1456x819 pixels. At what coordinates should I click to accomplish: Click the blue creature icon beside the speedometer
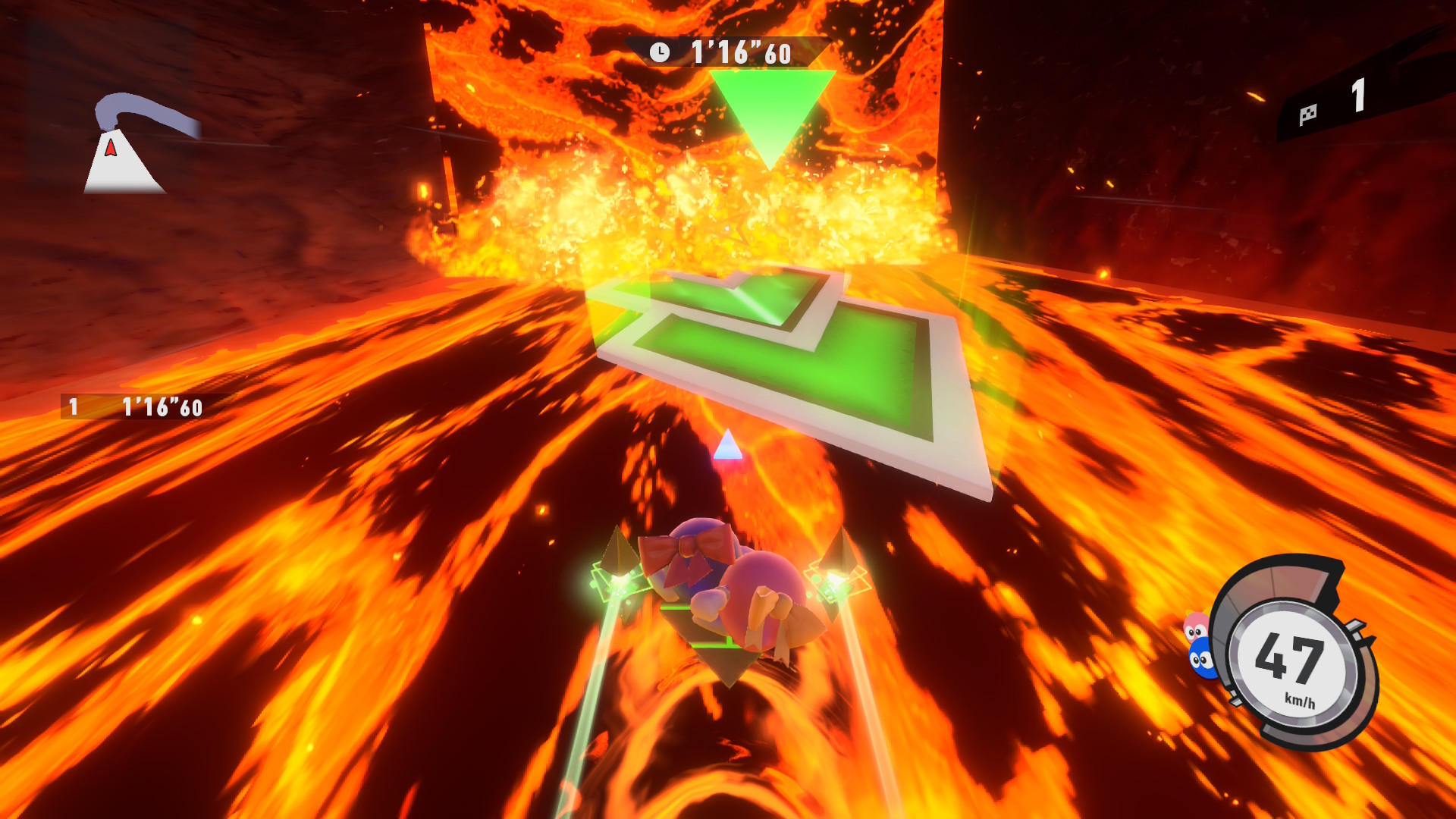1202,658
